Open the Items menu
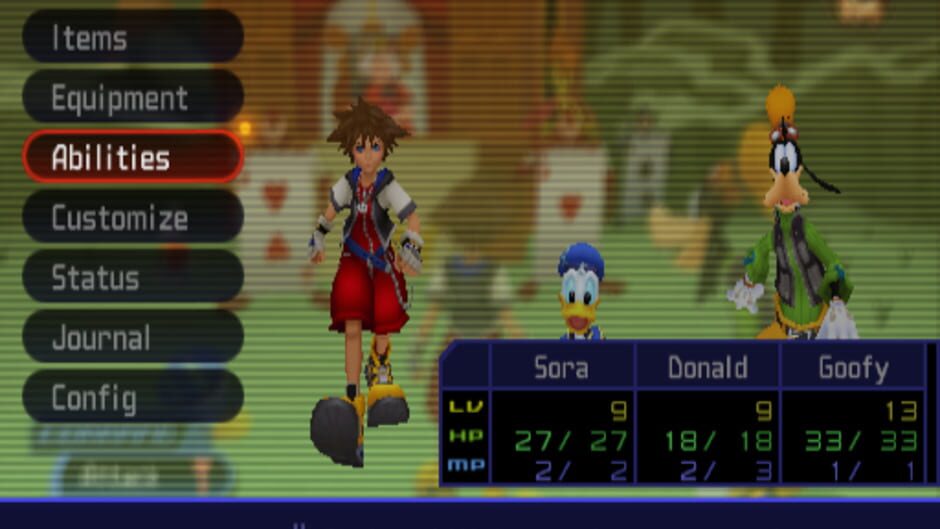Viewport: 940px width, 529px height. click(x=132, y=38)
